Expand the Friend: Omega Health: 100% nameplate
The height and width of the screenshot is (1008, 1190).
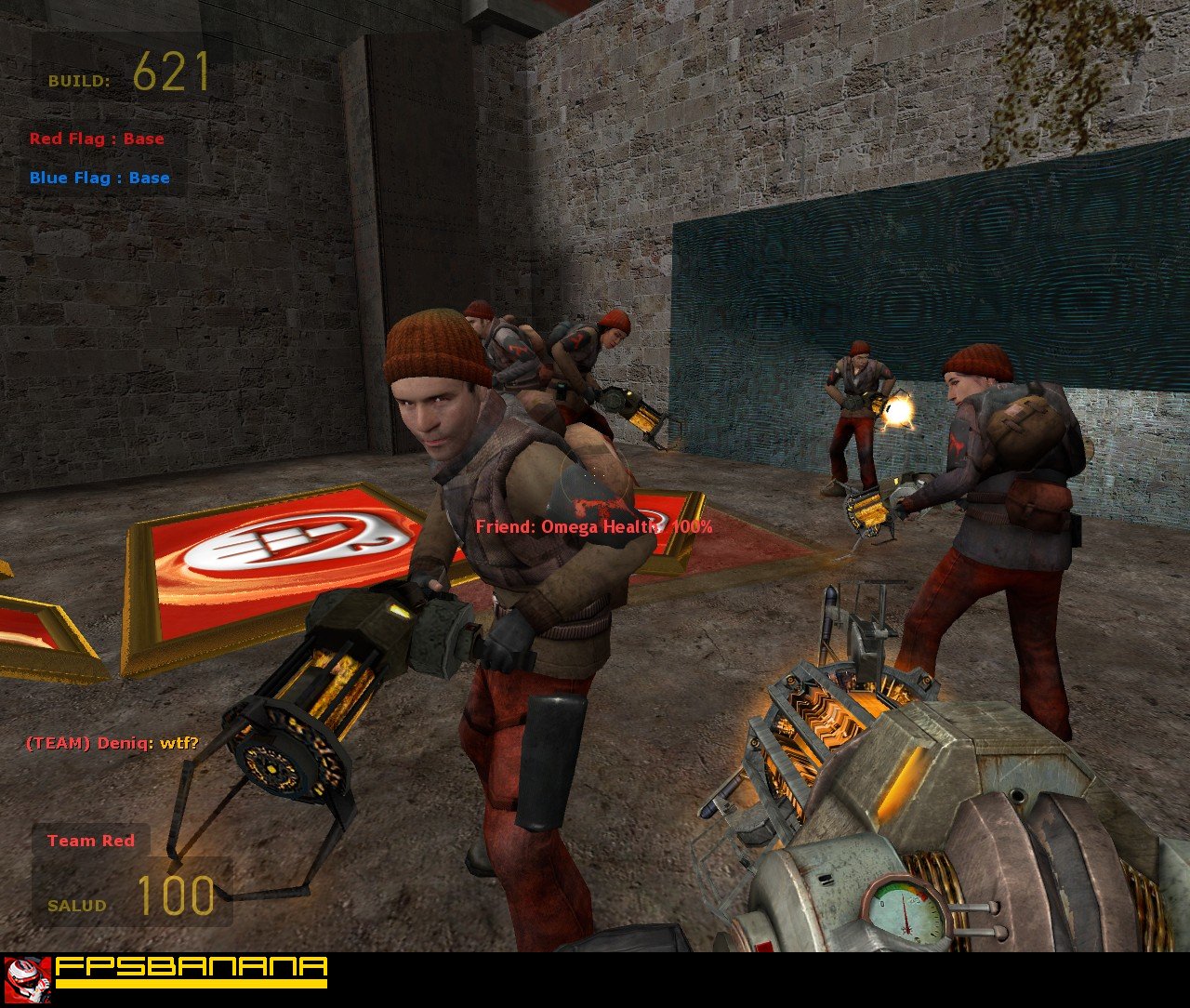coord(593,527)
